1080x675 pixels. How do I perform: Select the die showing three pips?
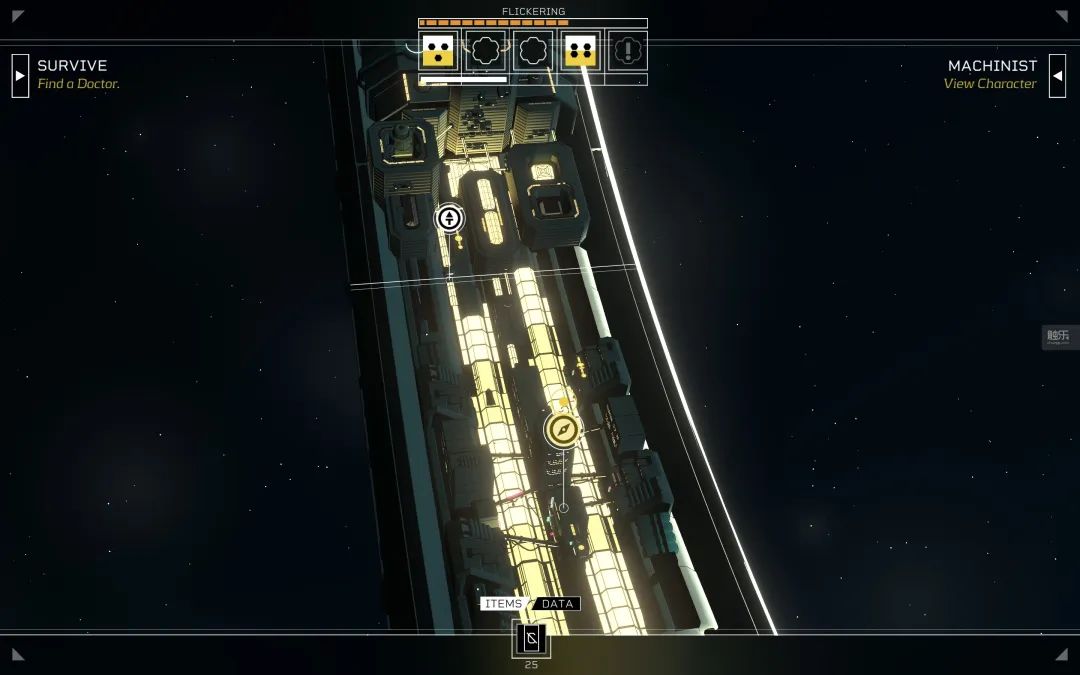[437, 51]
